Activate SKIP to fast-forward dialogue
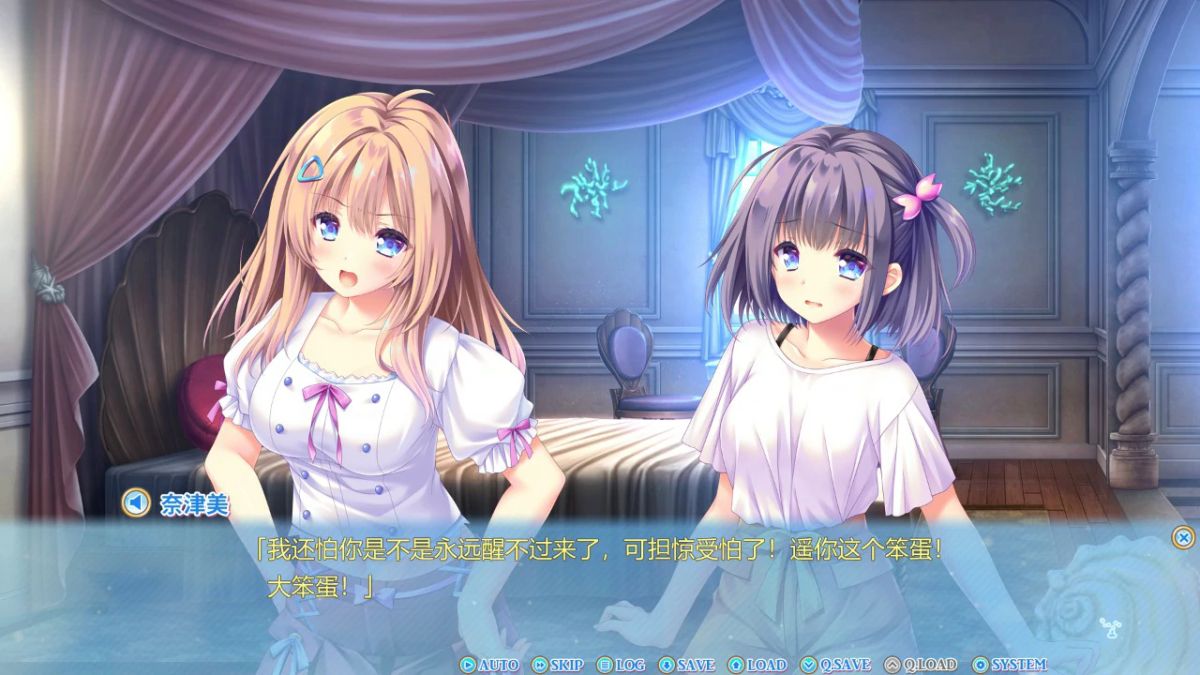1200x675 pixels. [x=557, y=664]
